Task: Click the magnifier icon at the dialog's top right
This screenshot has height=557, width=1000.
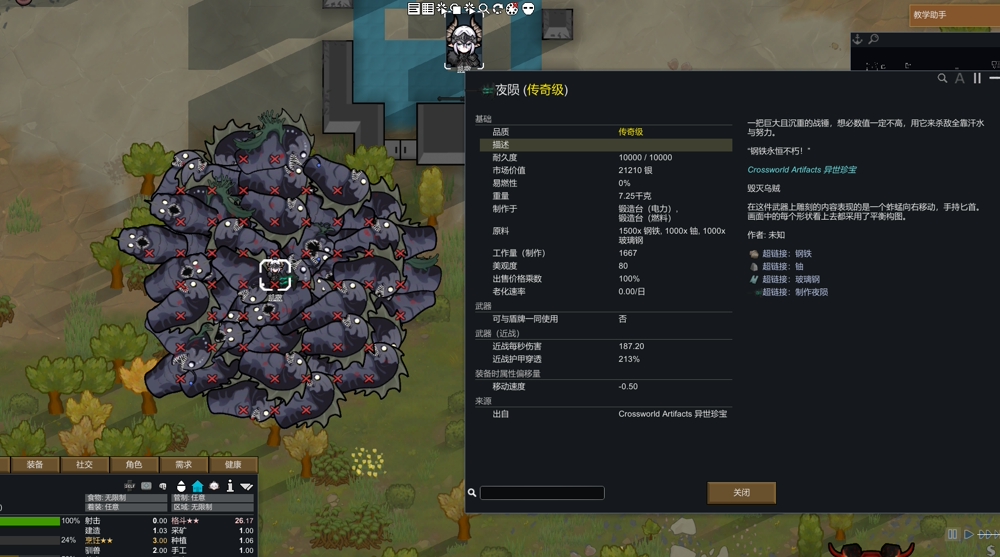Action: 942,78
